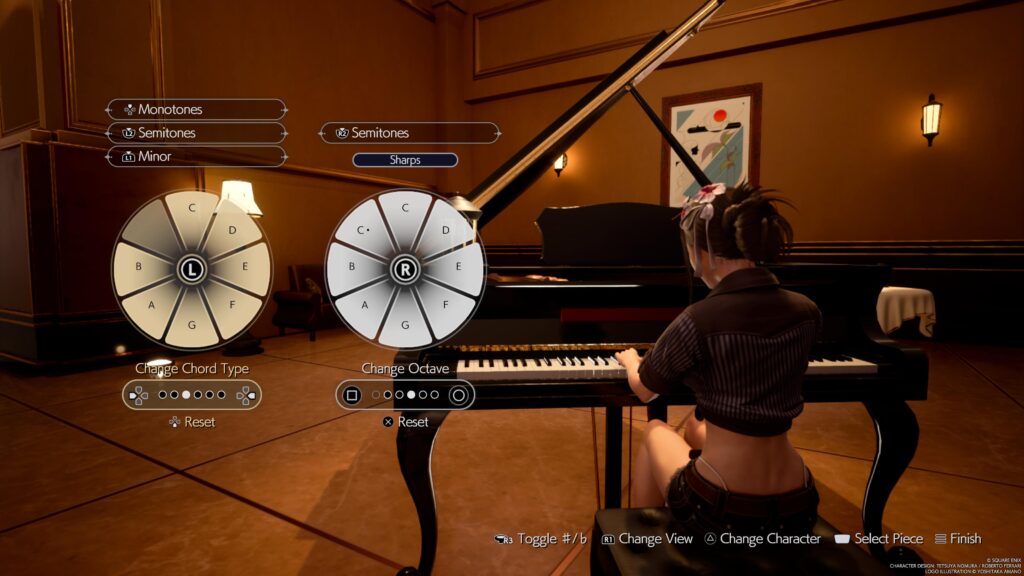
Task: Pick the G segment on the L wheel
Action: 191,326
